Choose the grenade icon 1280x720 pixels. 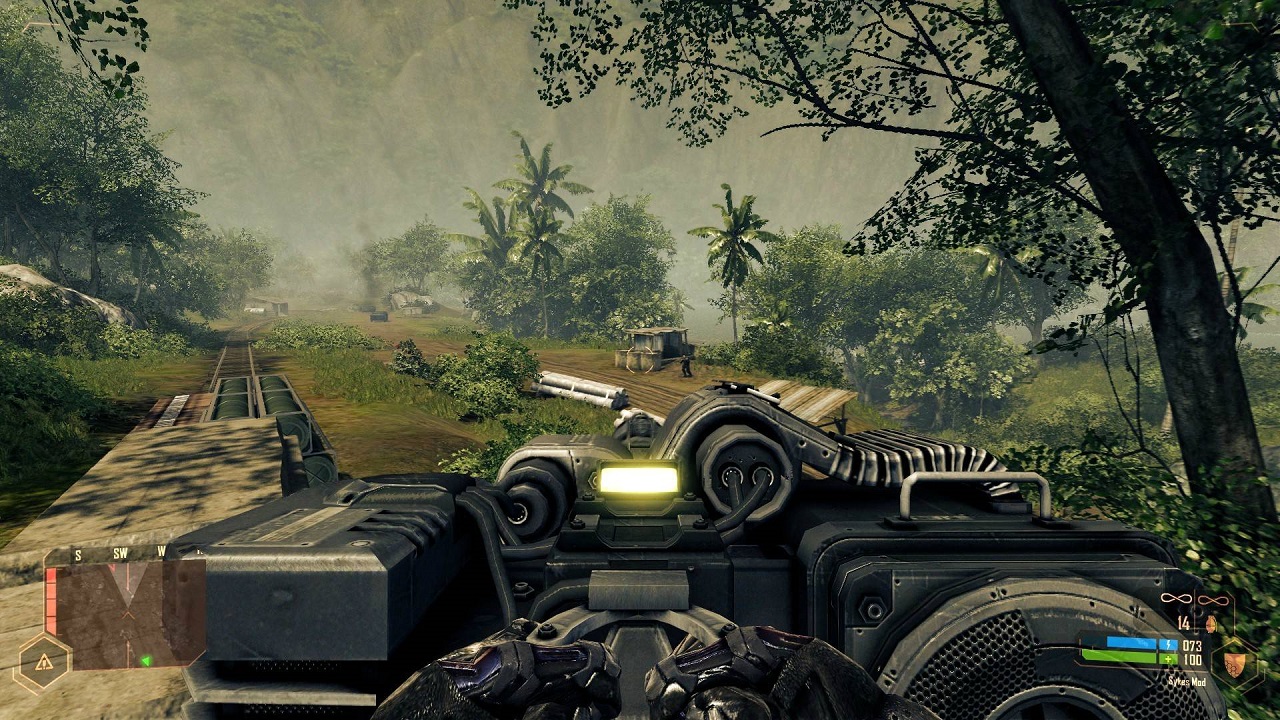point(1210,624)
